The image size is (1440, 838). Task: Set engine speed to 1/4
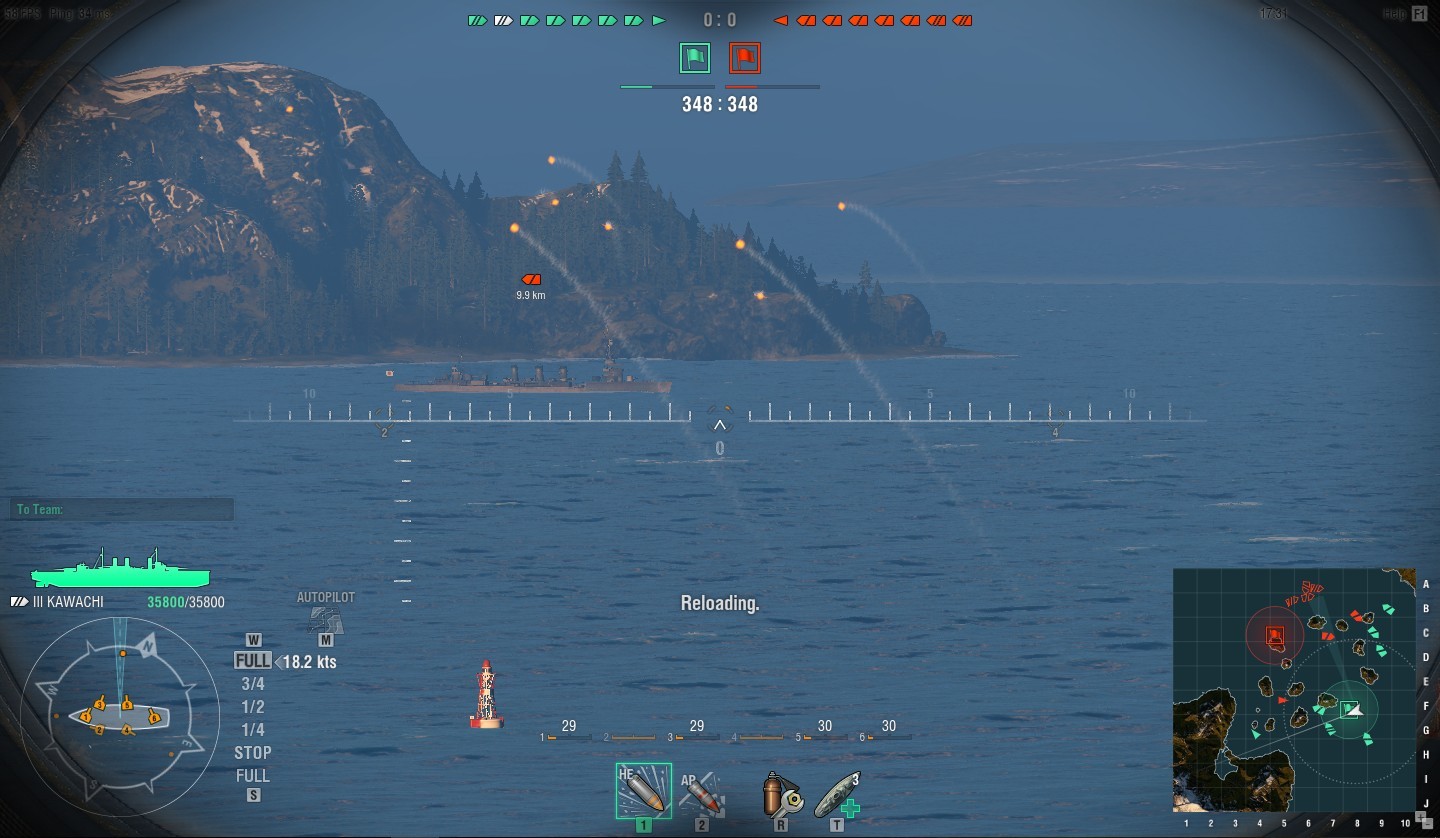[253, 730]
